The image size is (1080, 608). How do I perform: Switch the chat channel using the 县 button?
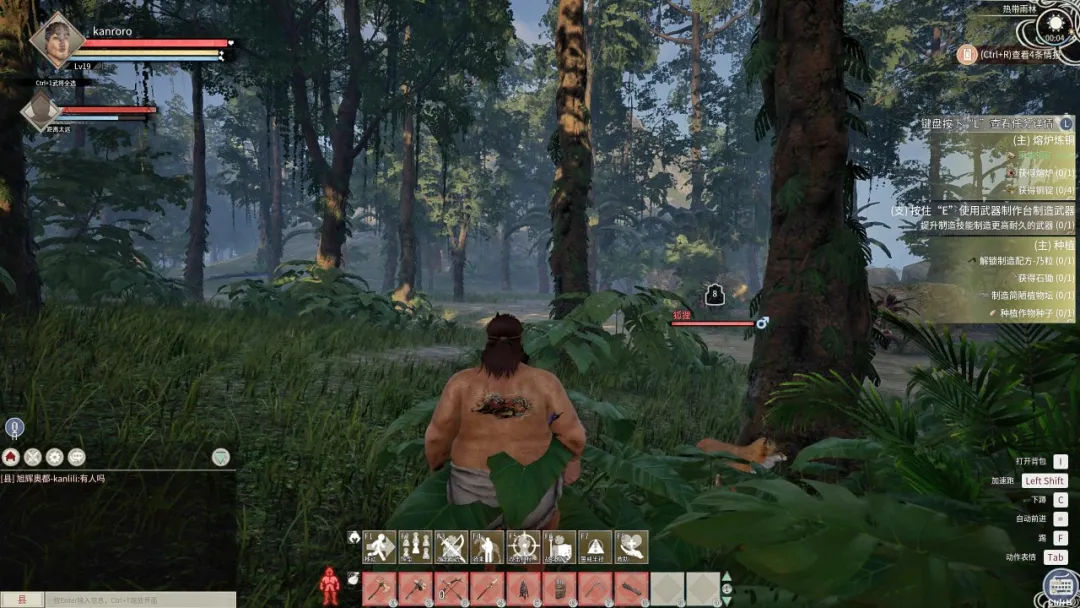(22, 600)
